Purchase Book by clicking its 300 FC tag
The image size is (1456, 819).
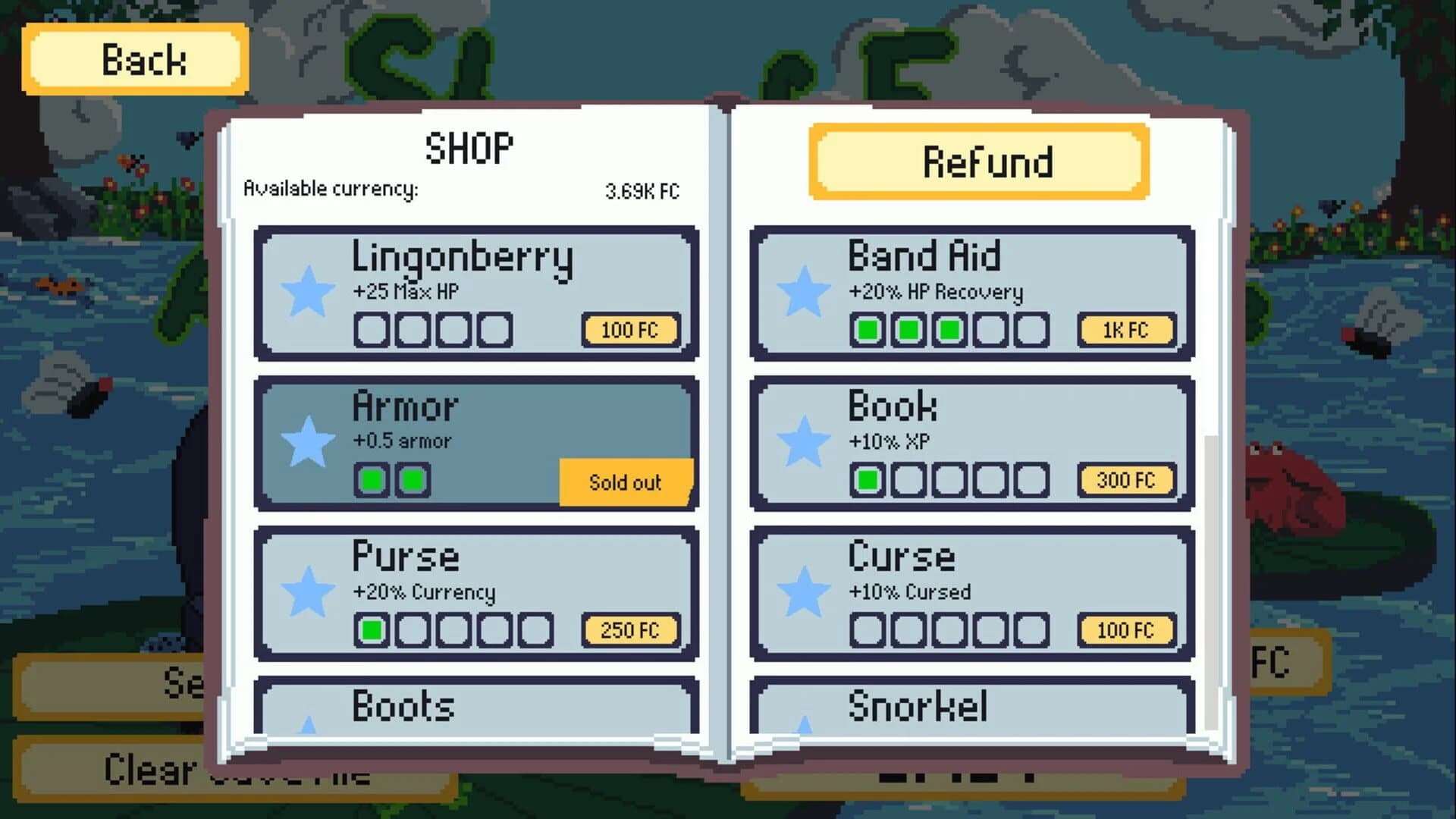pyautogui.click(x=1125, y=480)
